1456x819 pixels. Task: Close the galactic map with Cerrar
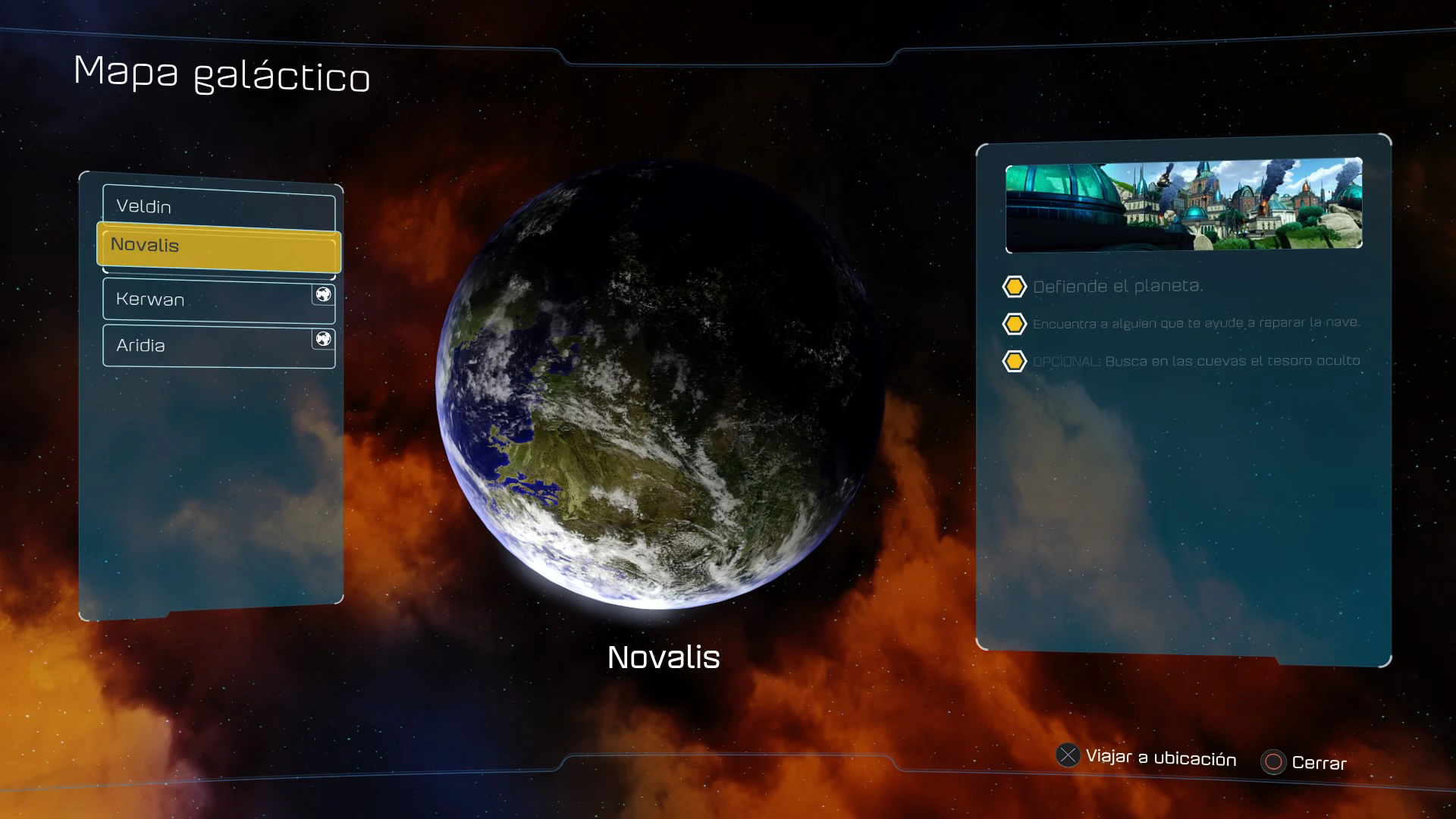[1304, 763]
